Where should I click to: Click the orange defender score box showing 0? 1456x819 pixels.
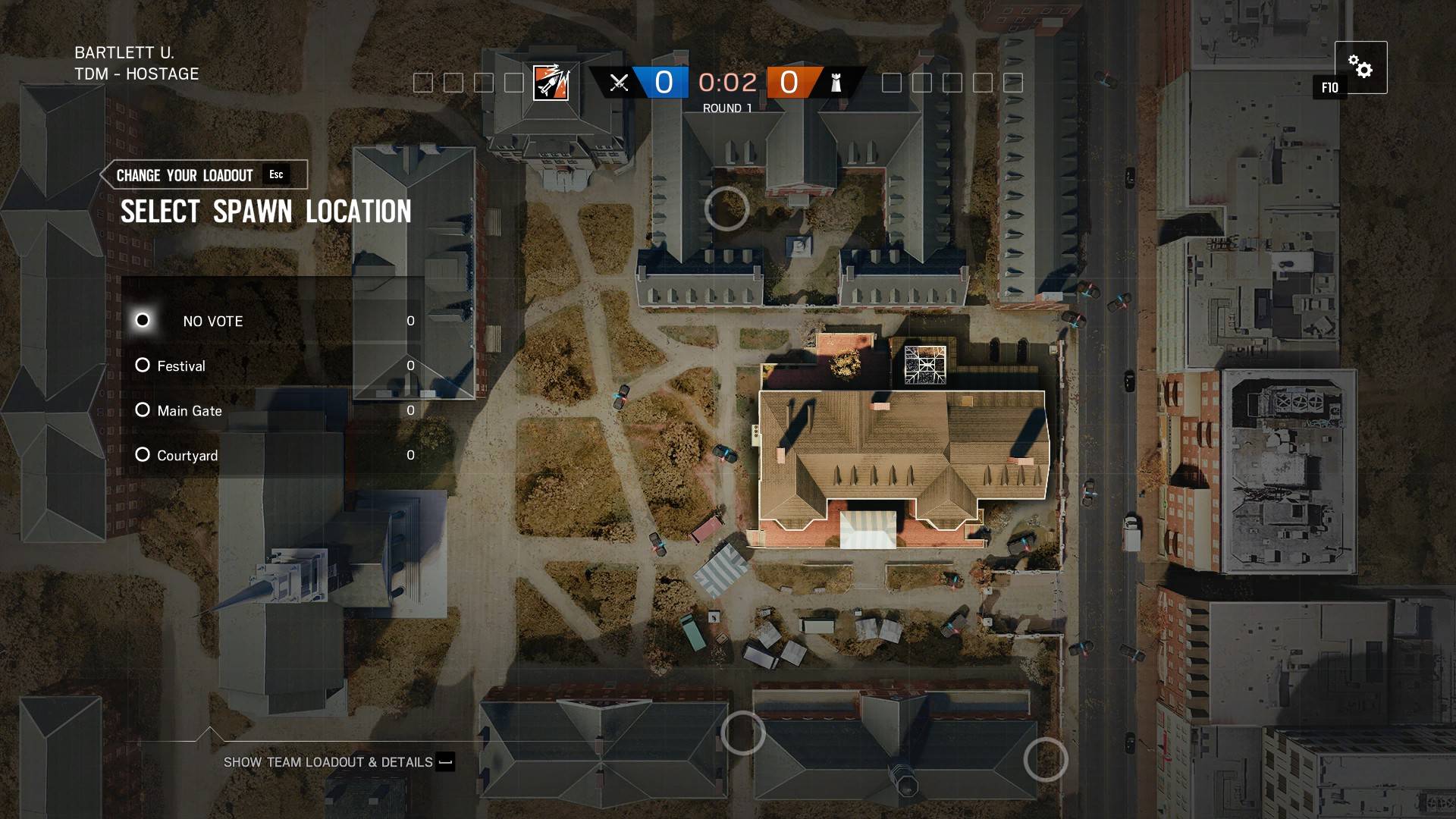(x=789, y=83)
